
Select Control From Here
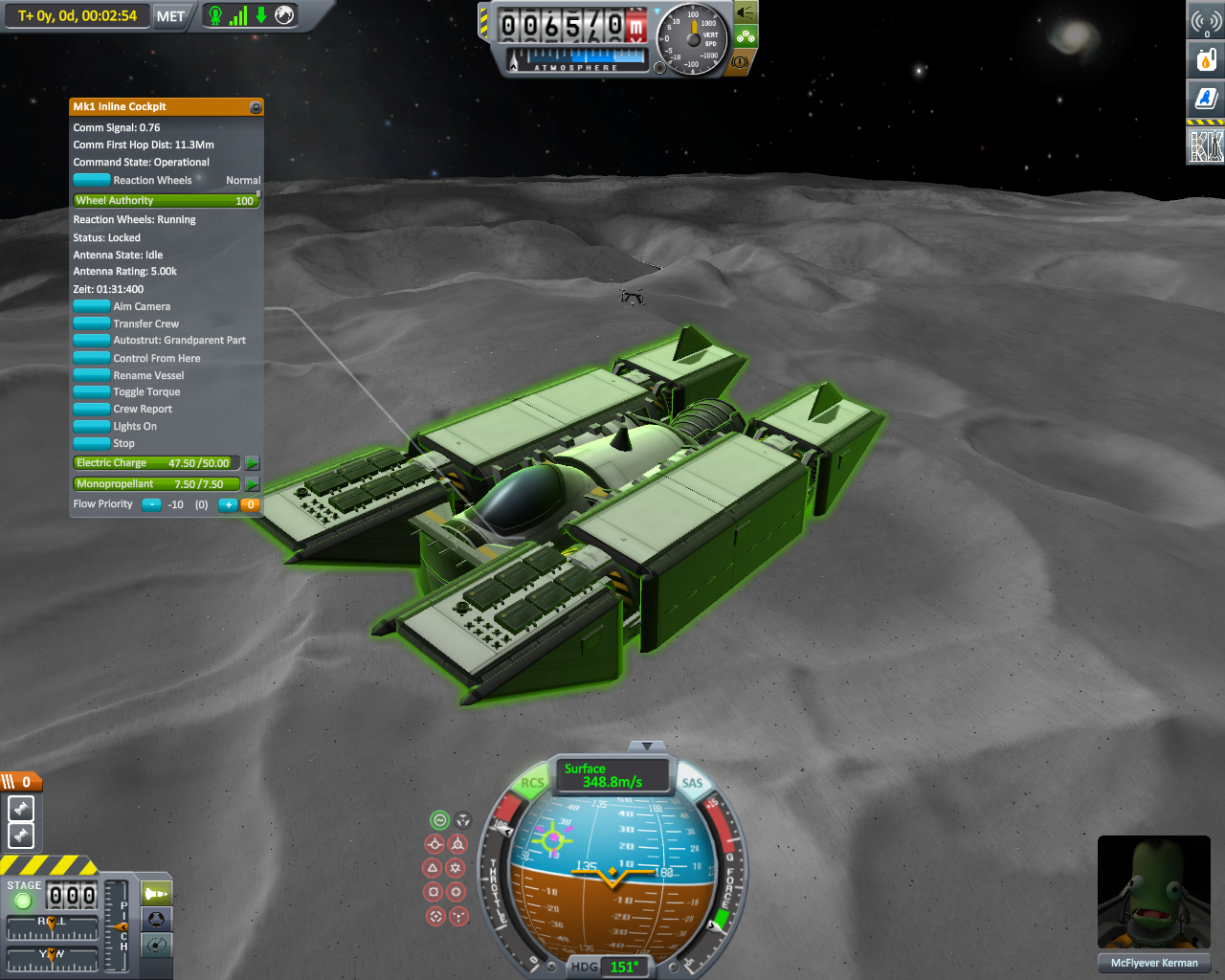(x=92, y=358)
